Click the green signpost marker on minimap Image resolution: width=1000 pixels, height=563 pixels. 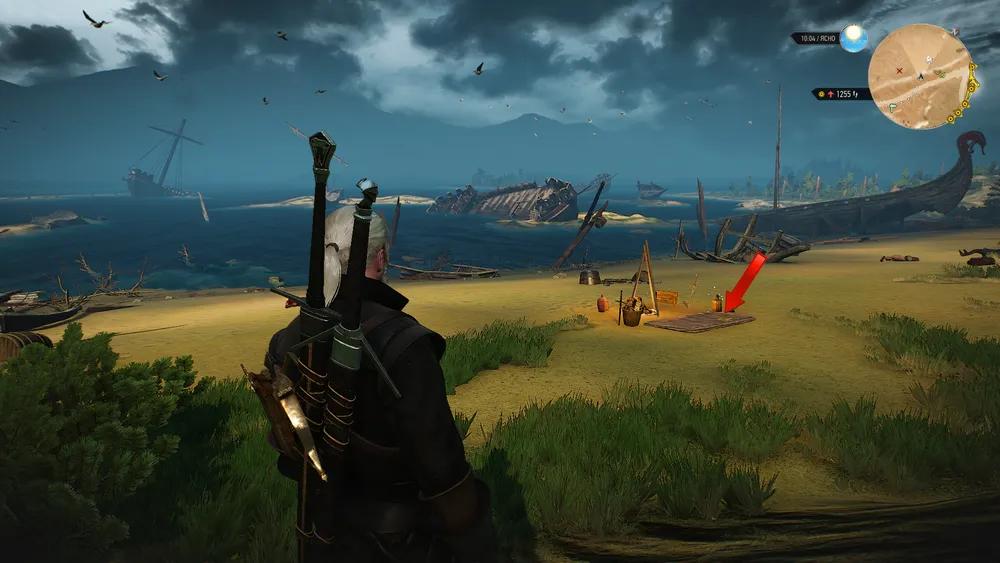point(892,107)
